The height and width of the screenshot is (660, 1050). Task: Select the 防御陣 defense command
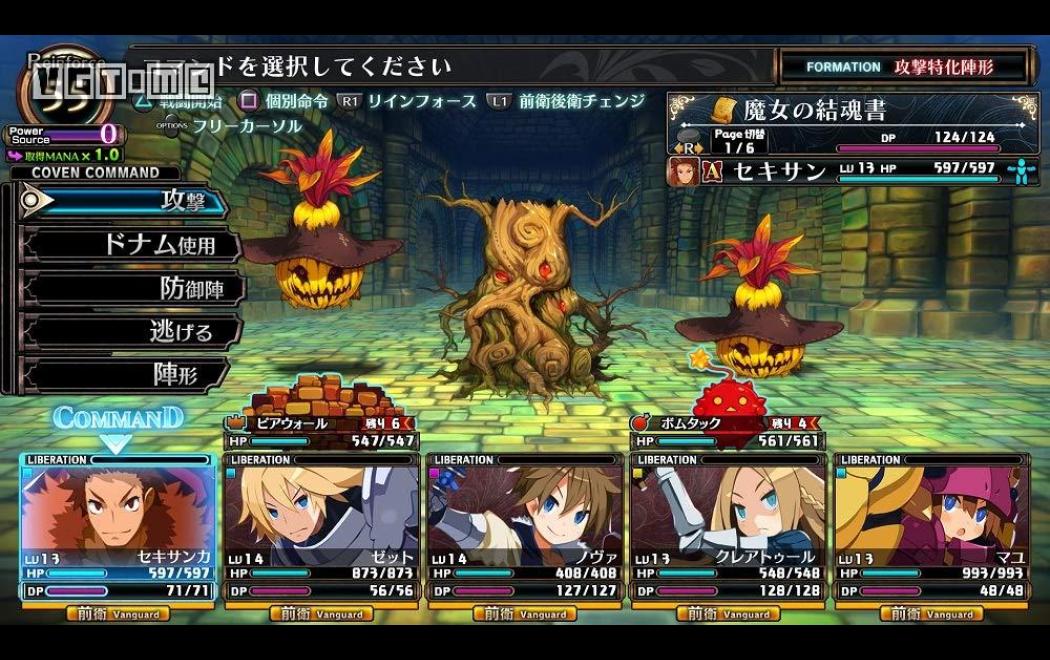point(130,288)
